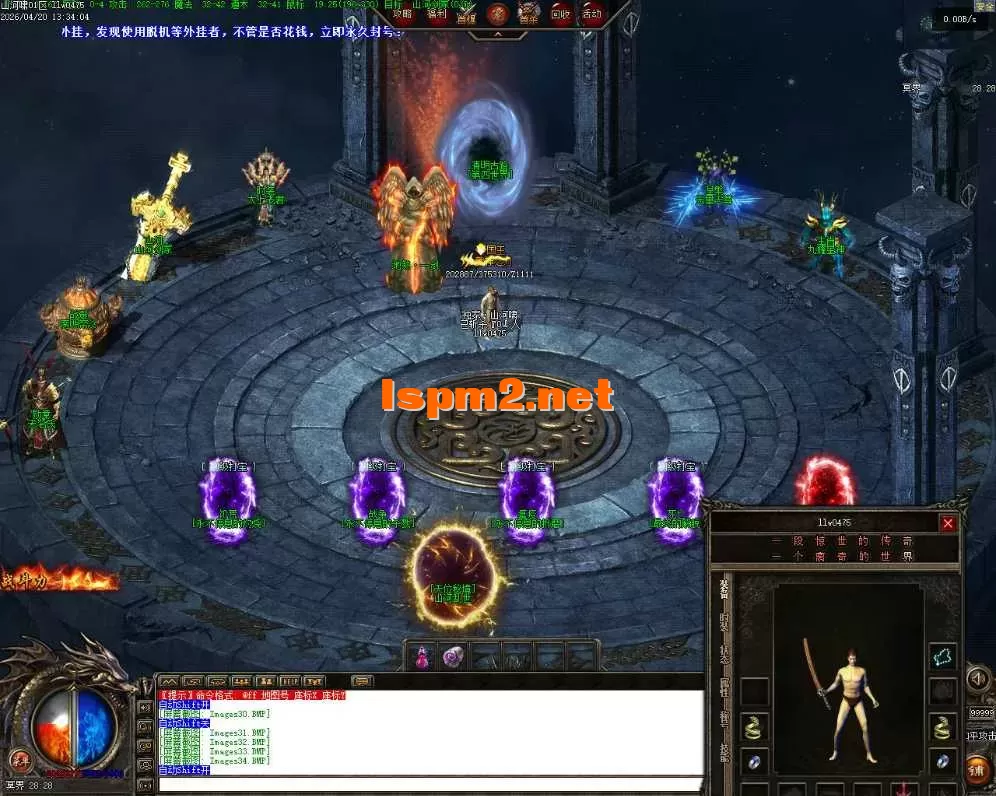Open the 活动 events menu
The width and height of the screenshot is (996, 796).
[x=591, y=14]
